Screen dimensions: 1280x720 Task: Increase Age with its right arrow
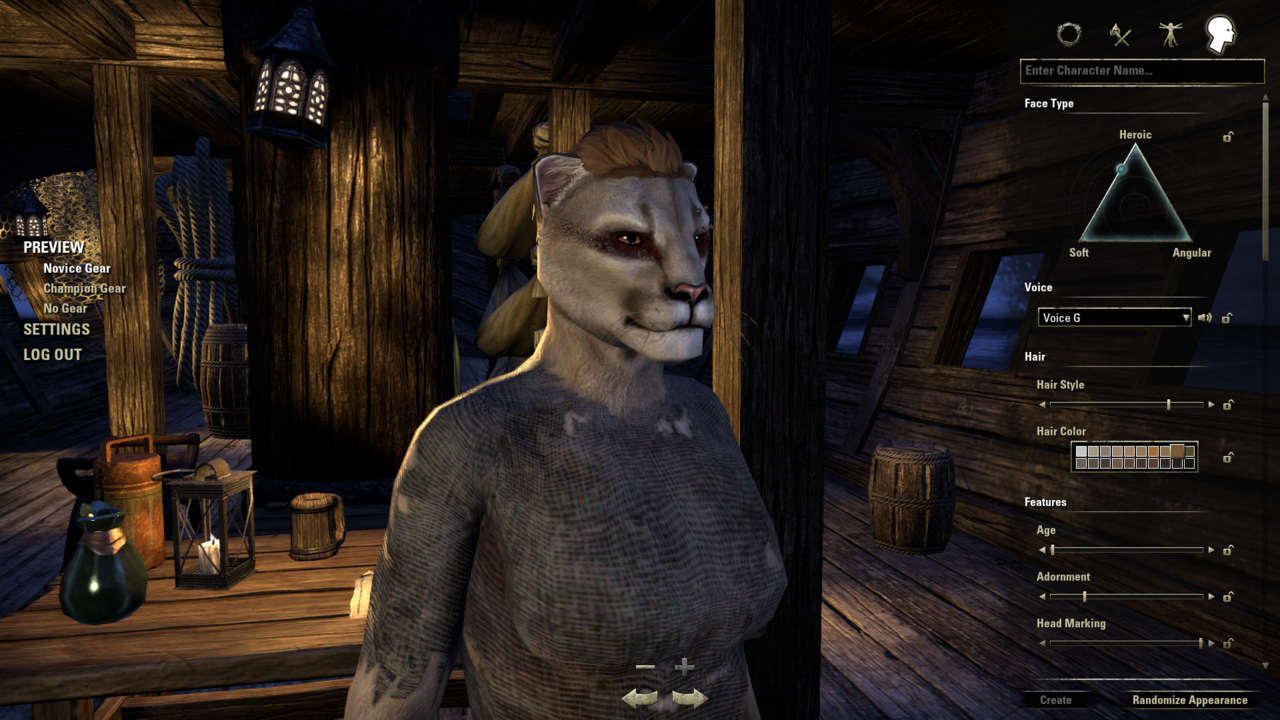(1212, 550)
